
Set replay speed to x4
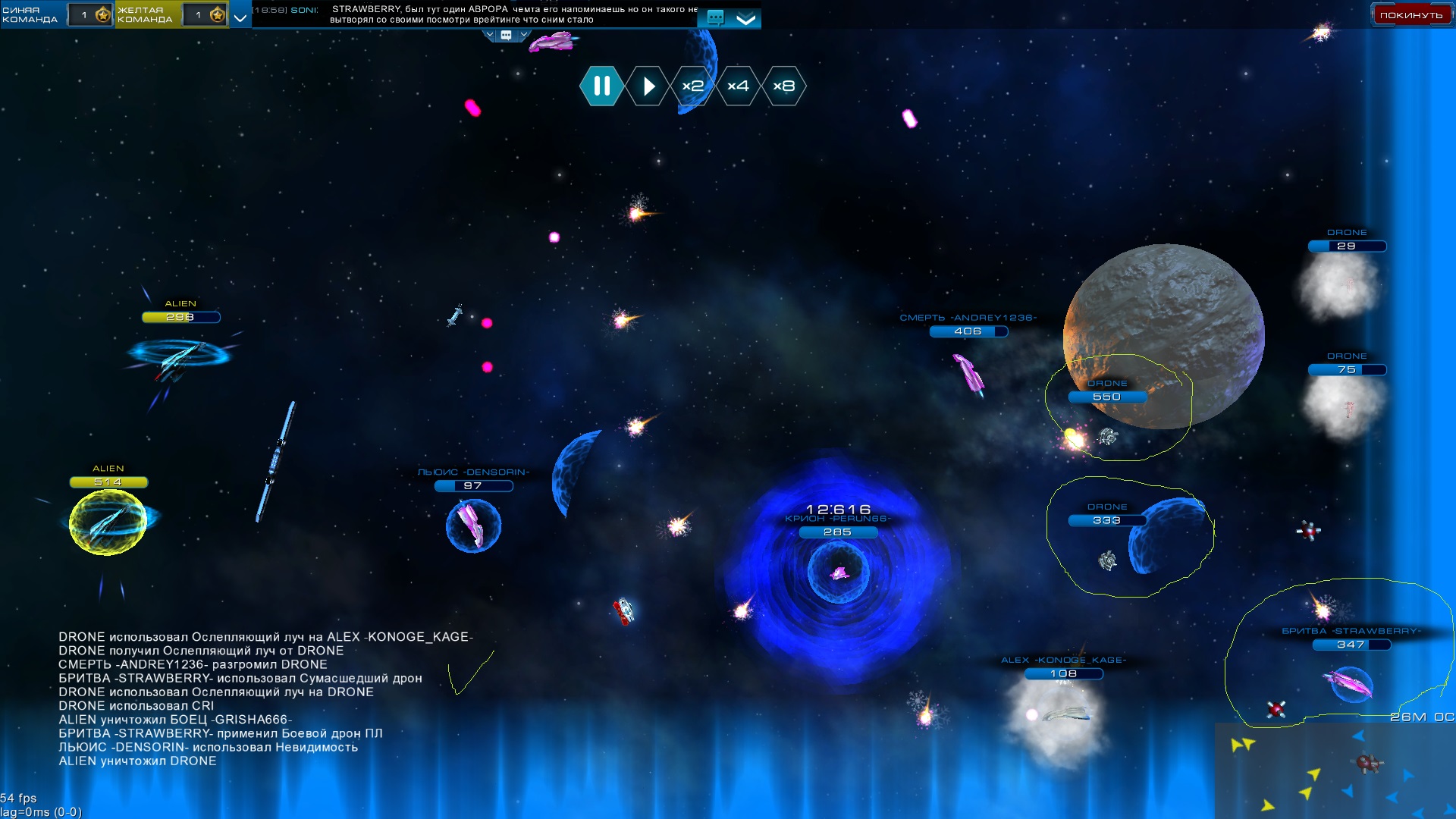click(x=738, y=86)
